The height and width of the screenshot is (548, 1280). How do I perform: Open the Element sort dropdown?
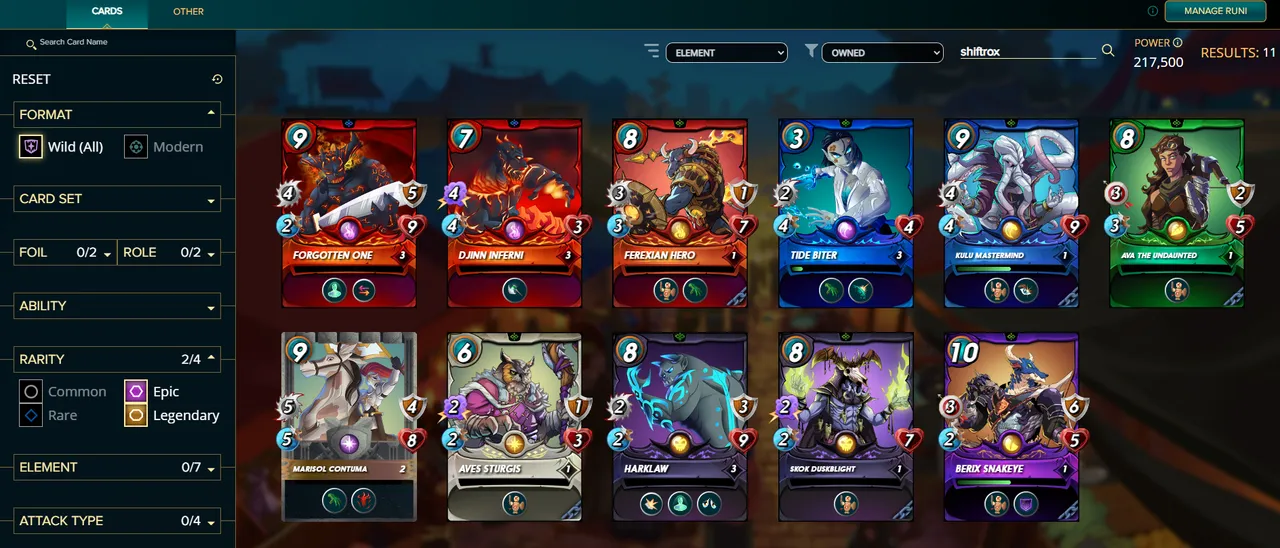(x=726, y=52)
